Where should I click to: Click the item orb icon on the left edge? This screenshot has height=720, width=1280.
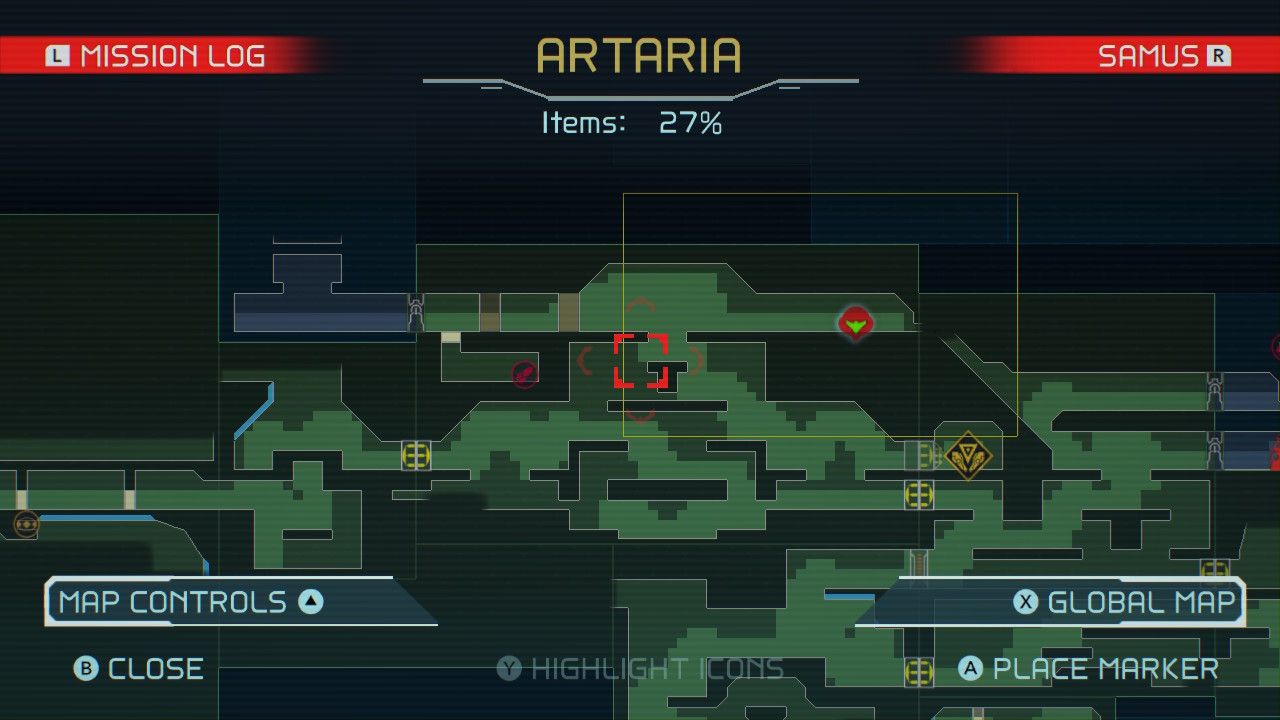[x=25, y=522]
